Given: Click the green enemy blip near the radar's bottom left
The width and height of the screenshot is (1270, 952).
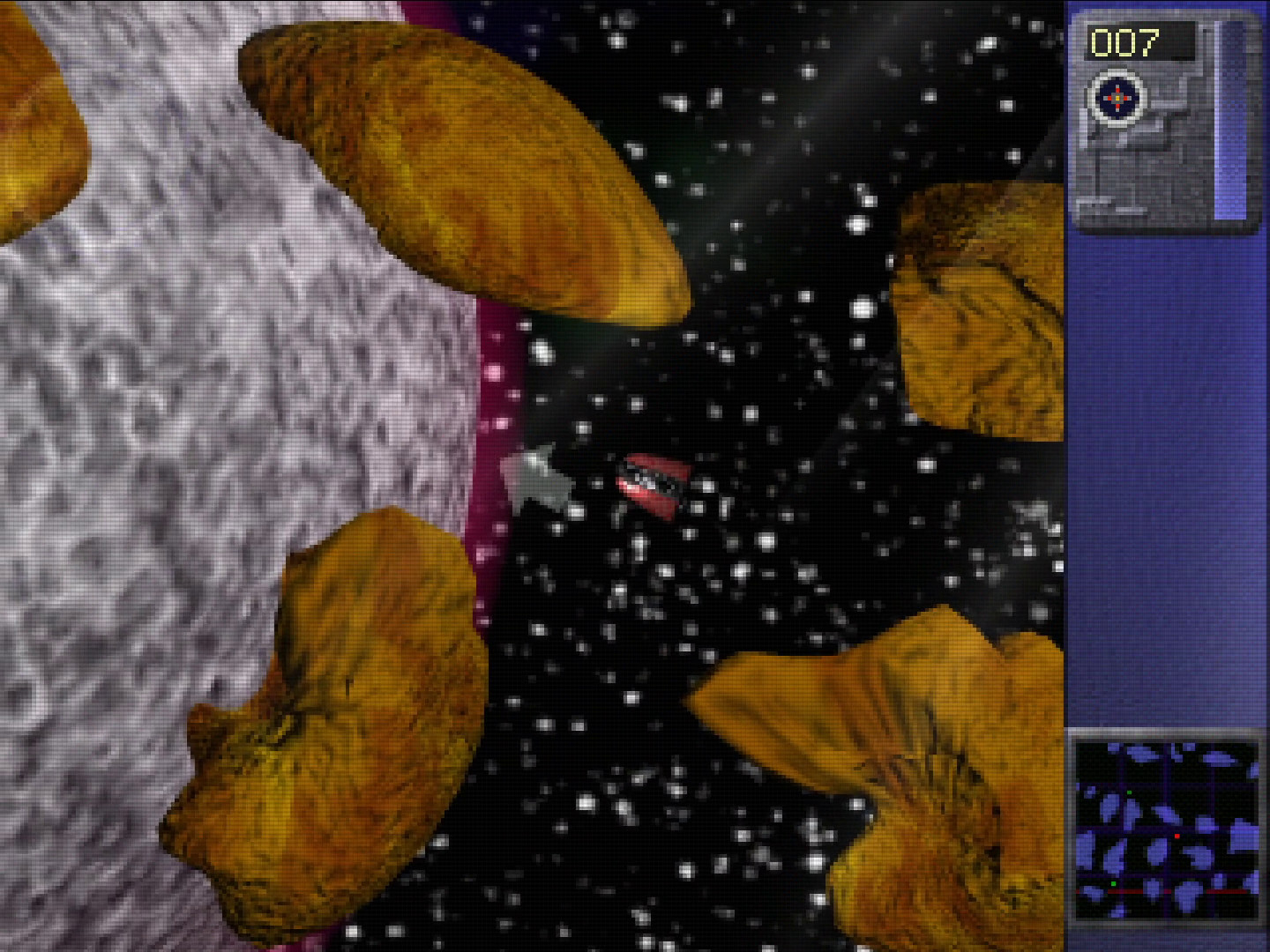Looking at the screenshot, I should 1114,884.
